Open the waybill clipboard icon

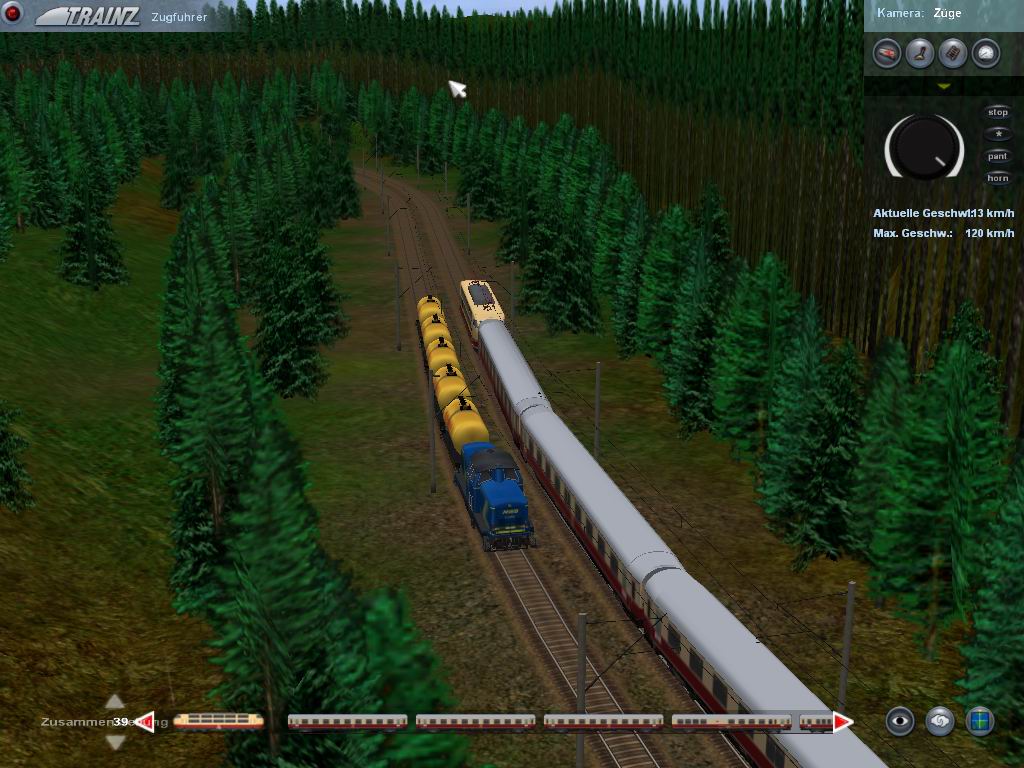953,53
